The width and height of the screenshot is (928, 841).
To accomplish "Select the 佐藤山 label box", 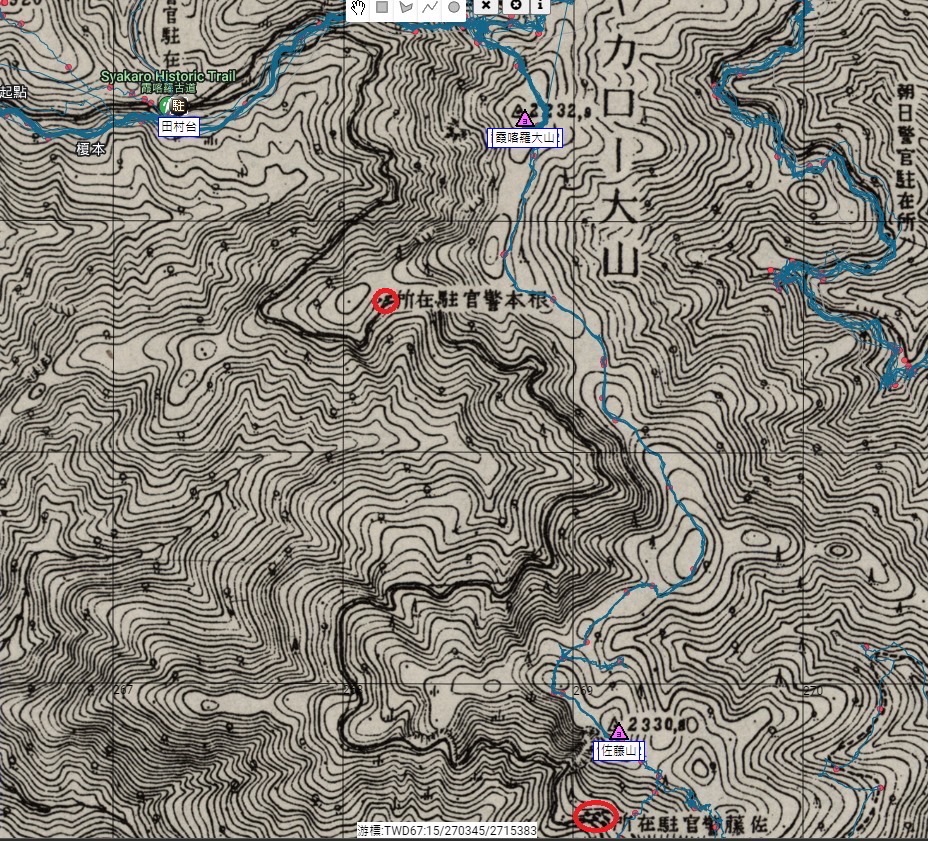I will [x=619, y=751].
